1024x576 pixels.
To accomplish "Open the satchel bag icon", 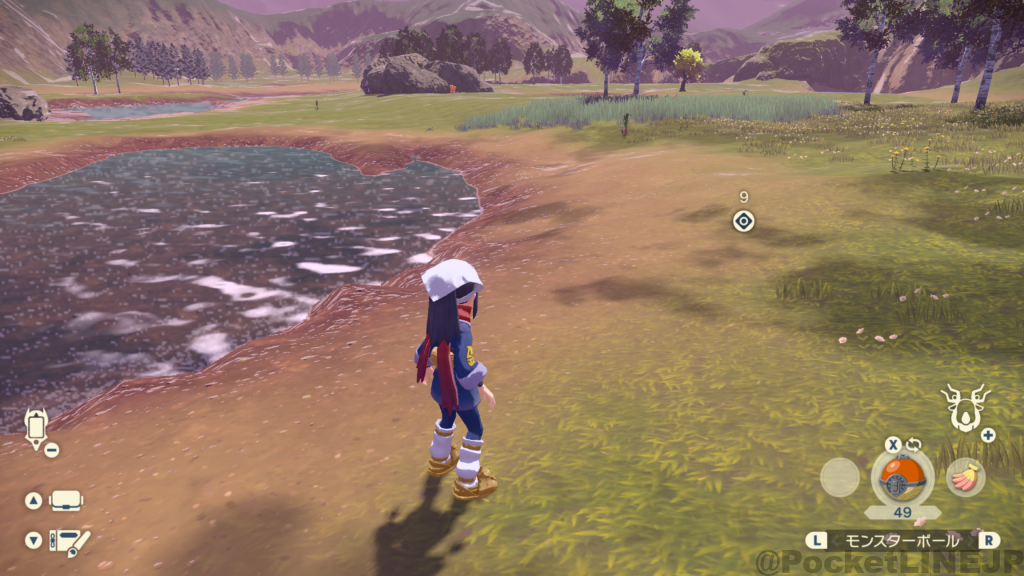I will pyautogui.click(x=66, y=500).
